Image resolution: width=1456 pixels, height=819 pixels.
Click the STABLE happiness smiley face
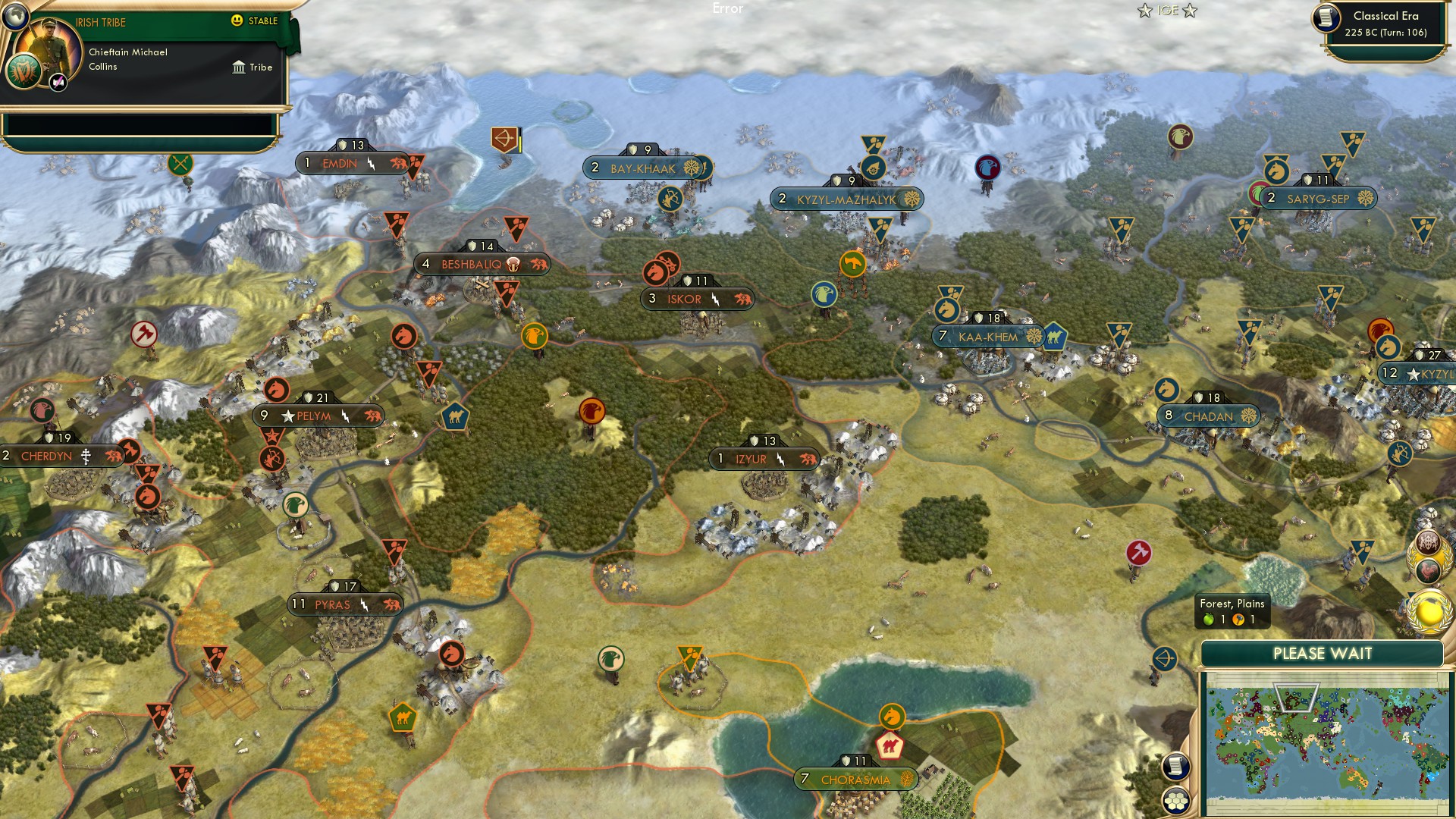click(238, 22)
